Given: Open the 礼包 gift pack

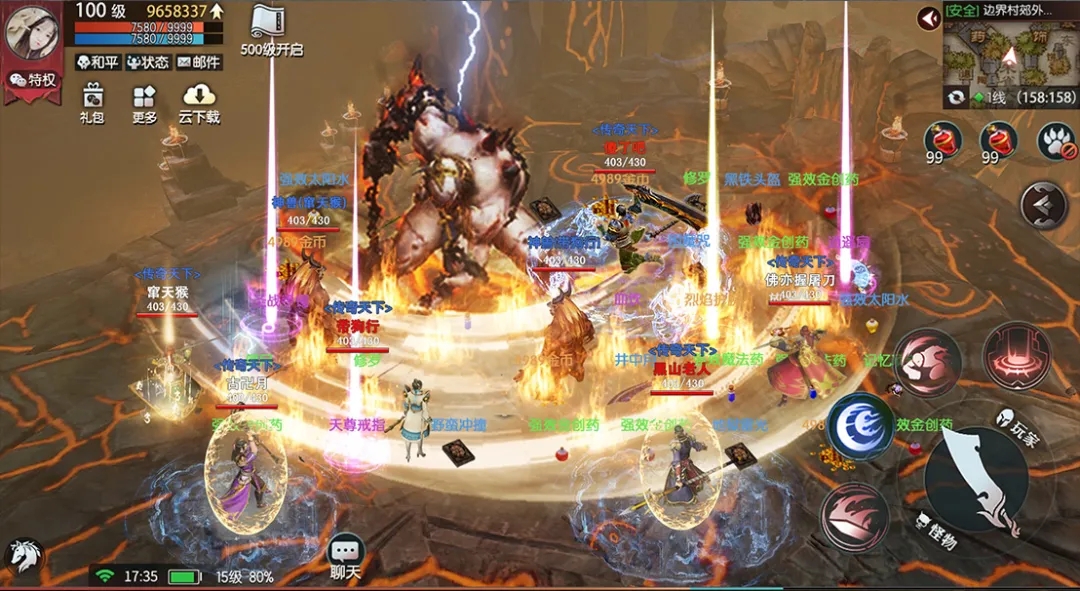Looking at the screenshot, I should [x=92, y=102].
